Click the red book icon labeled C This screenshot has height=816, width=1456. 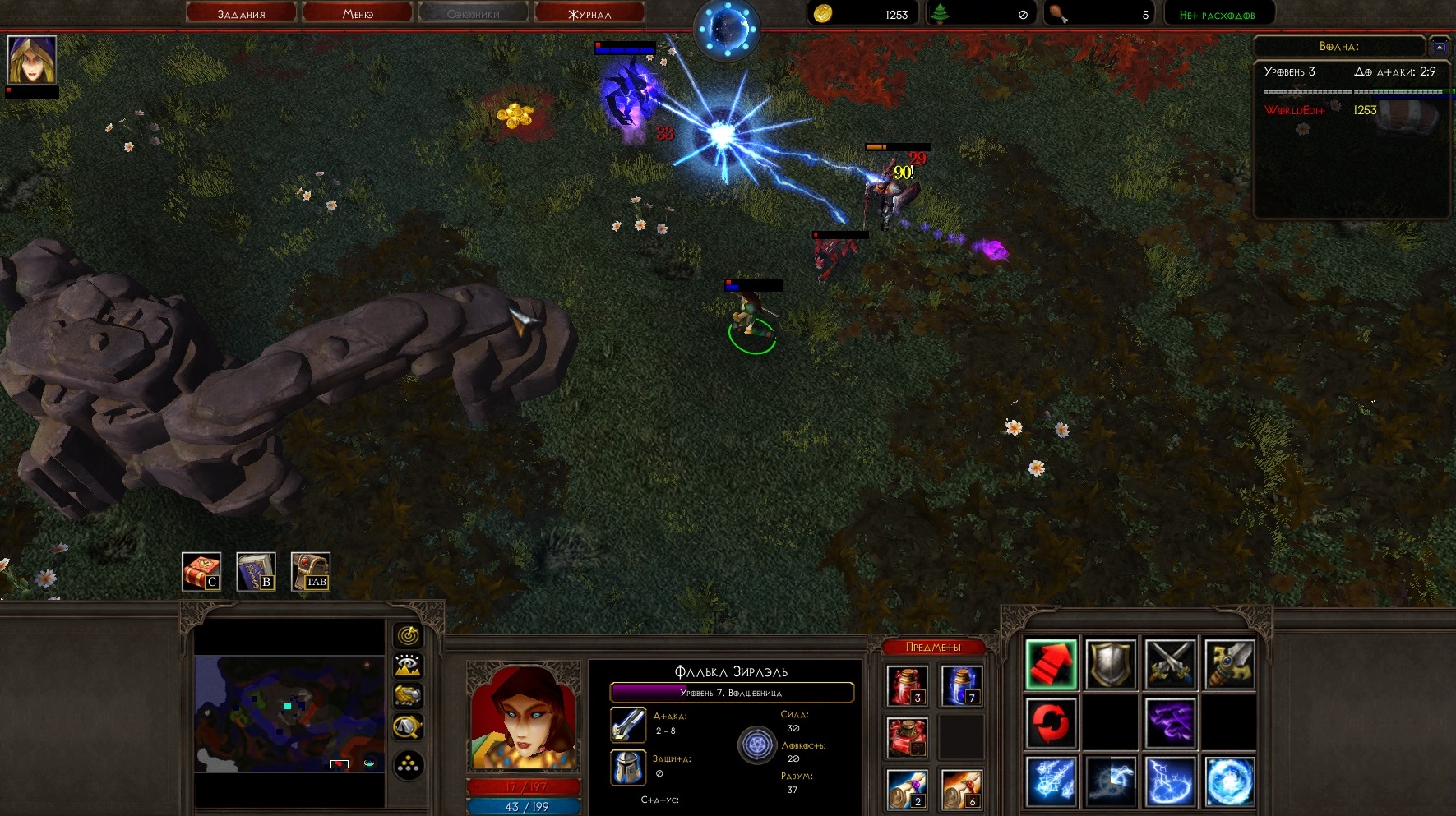click(x=201, y=571)
